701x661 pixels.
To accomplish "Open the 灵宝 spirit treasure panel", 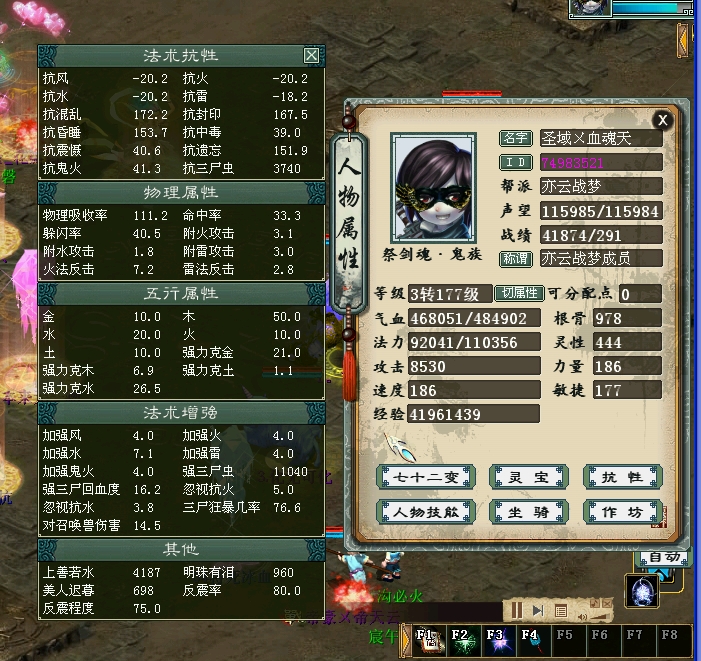I will click(x=523, y=477).
